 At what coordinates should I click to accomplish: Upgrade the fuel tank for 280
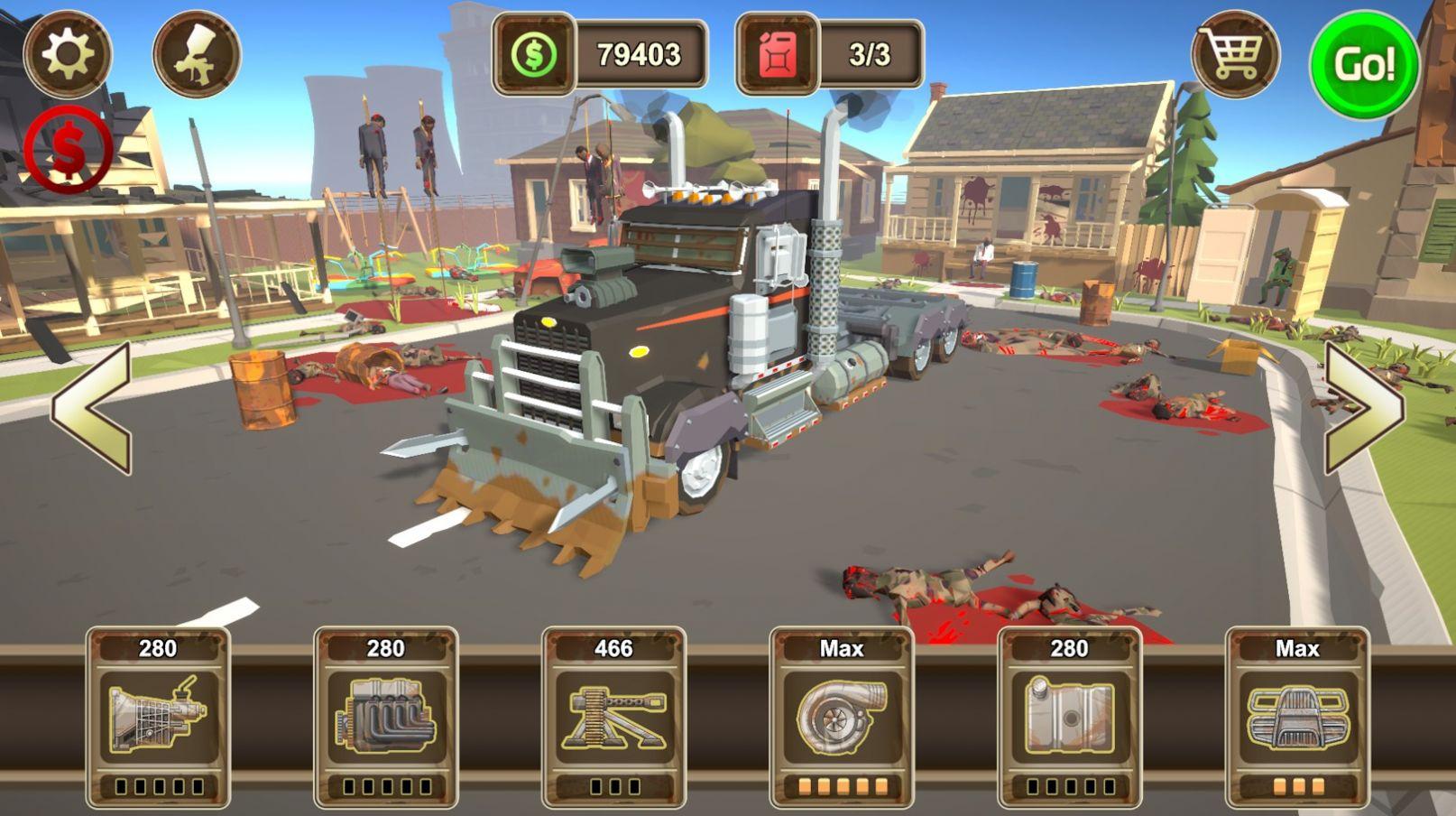click(1070, 718)
